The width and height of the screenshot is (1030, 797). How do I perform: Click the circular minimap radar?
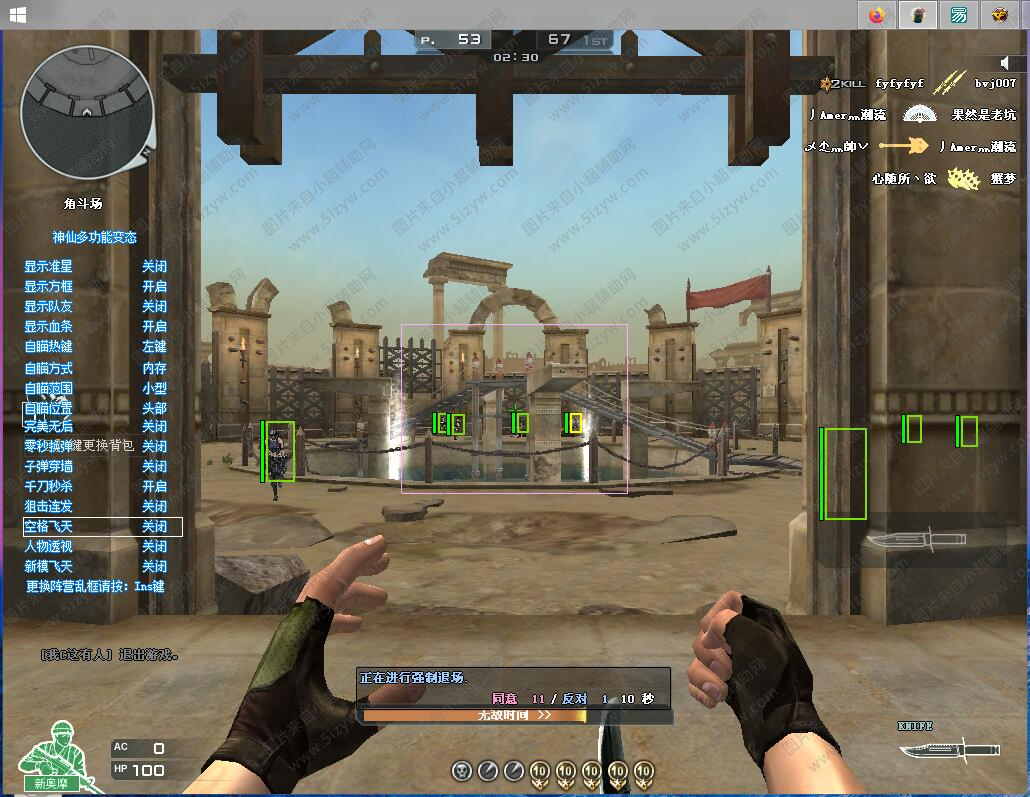click(87, 112)
